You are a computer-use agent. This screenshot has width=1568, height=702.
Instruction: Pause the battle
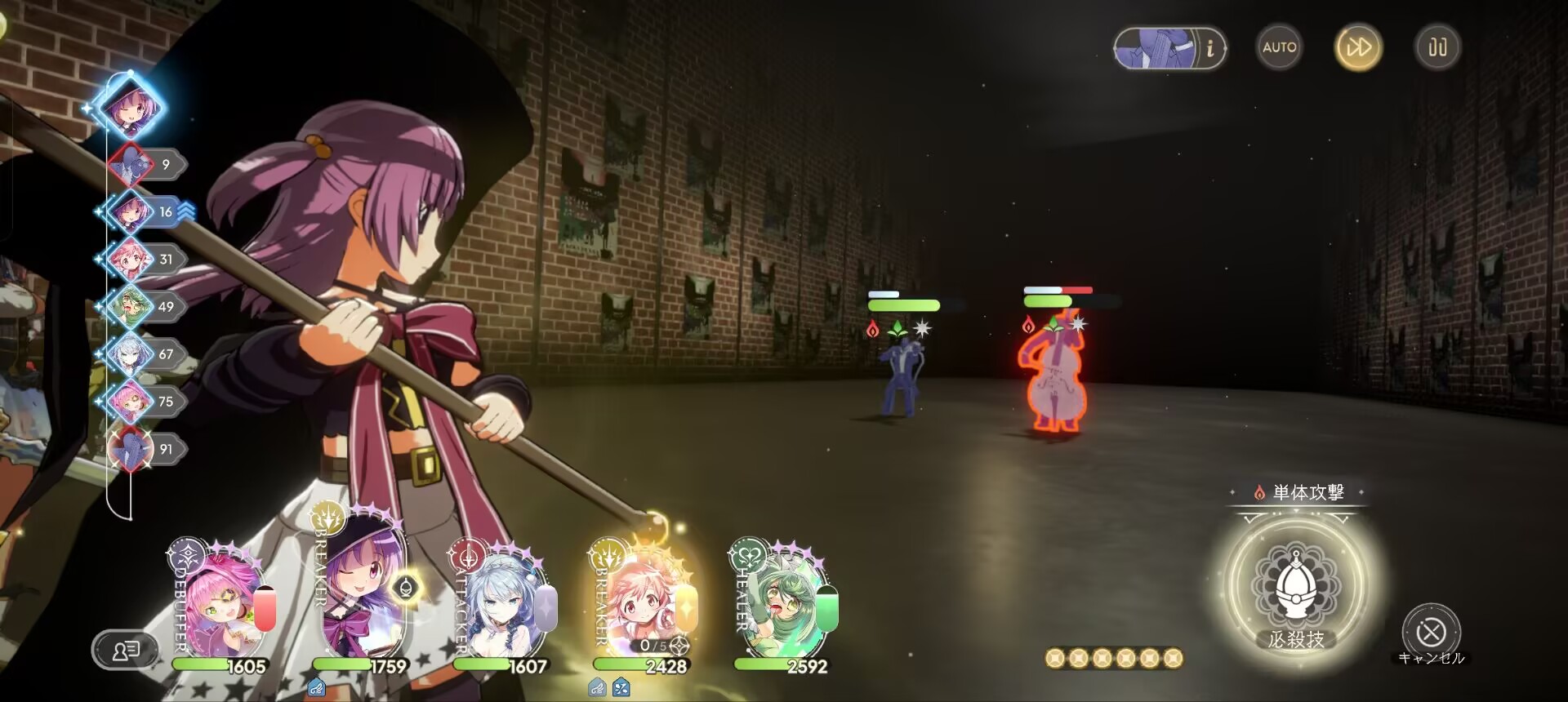(x=1437, y=47)
